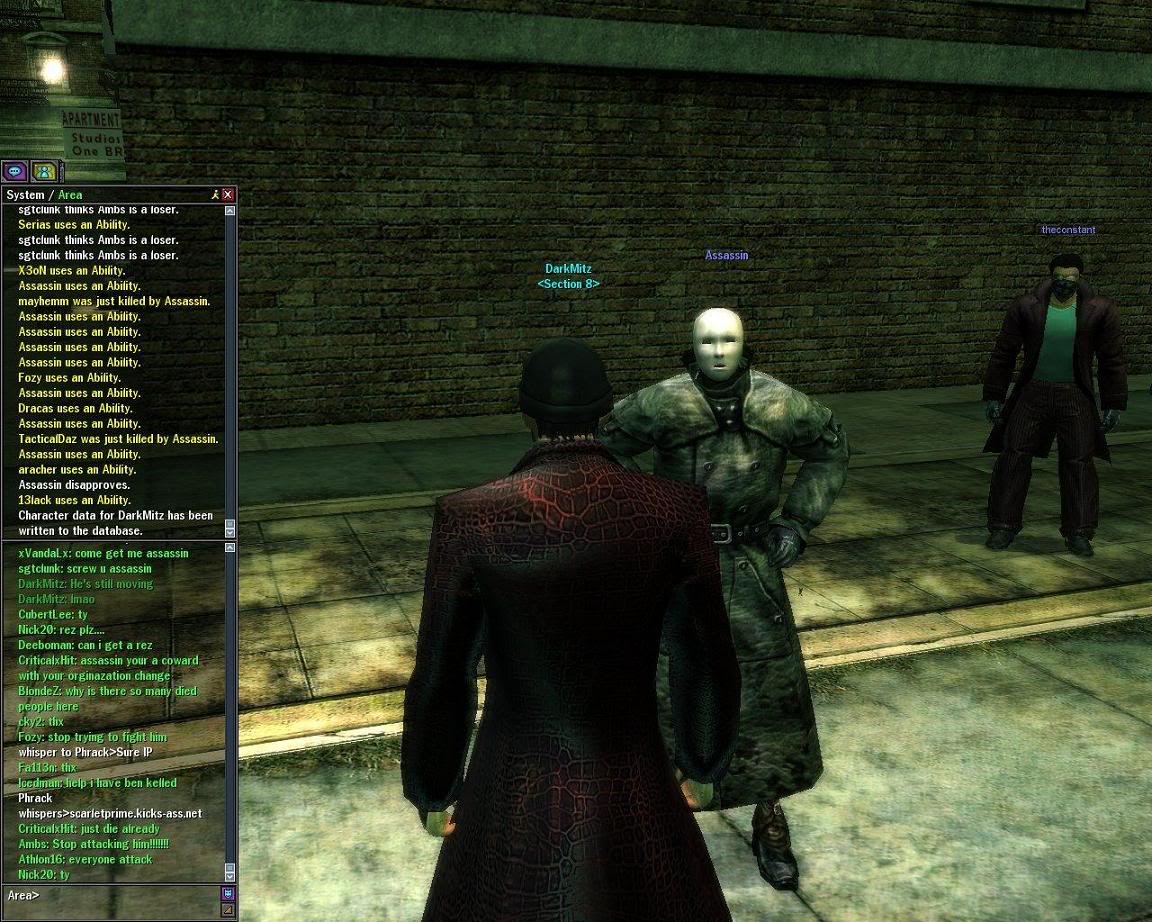Click the running figure icon in chat header
Viewport: 1152px width, 922px height.
[214, 195]
